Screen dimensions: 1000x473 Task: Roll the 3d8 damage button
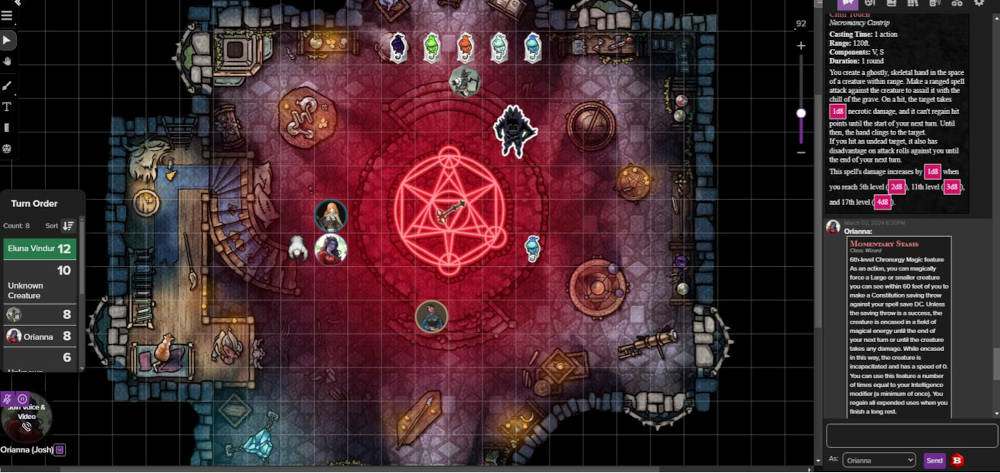click(952, 187)
